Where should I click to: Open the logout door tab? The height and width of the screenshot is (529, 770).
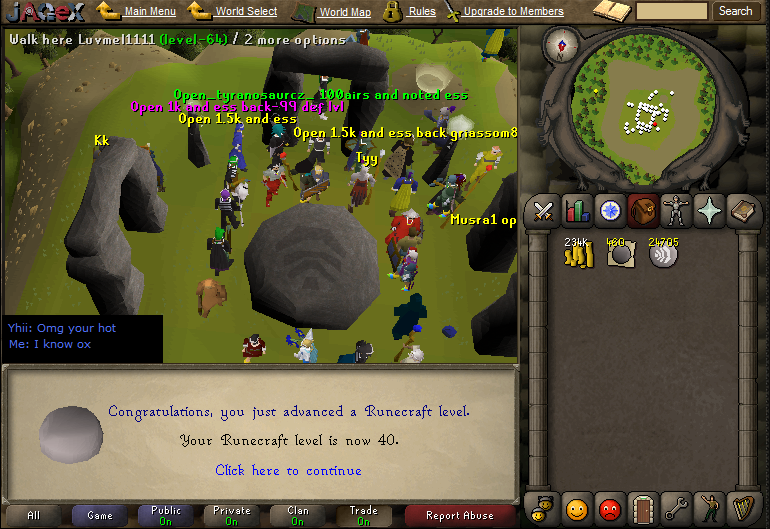(644, 508)
